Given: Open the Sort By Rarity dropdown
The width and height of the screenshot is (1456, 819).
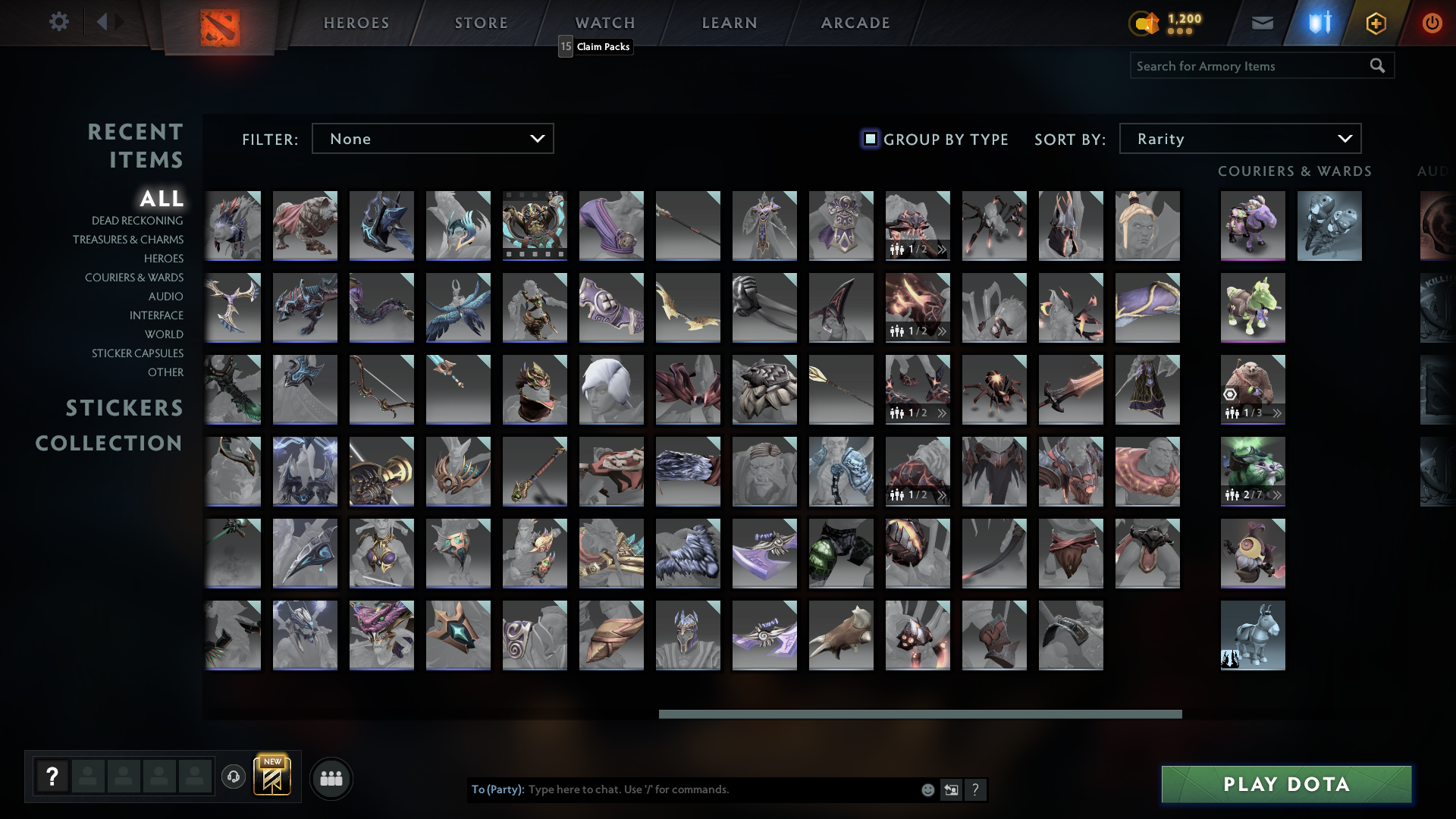Looking at the screenshot, I should 1240,138.
